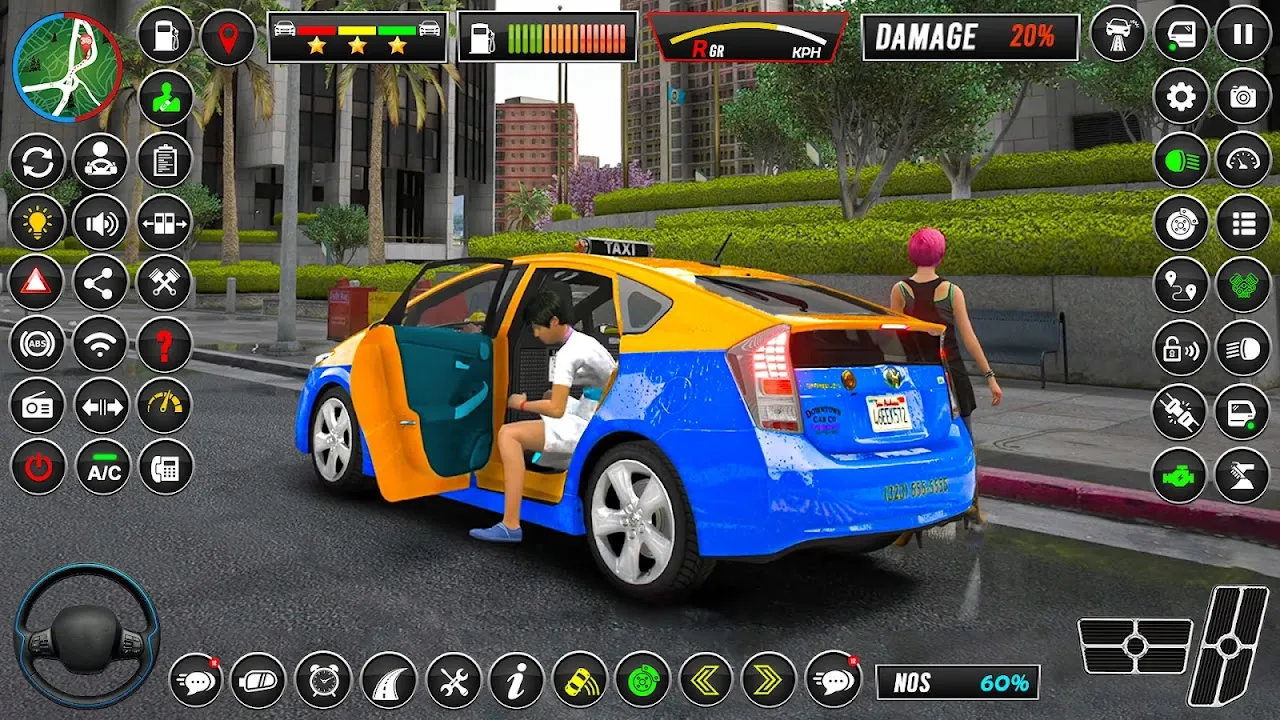
Task: Pause the game
Action: click(1243, 35)
